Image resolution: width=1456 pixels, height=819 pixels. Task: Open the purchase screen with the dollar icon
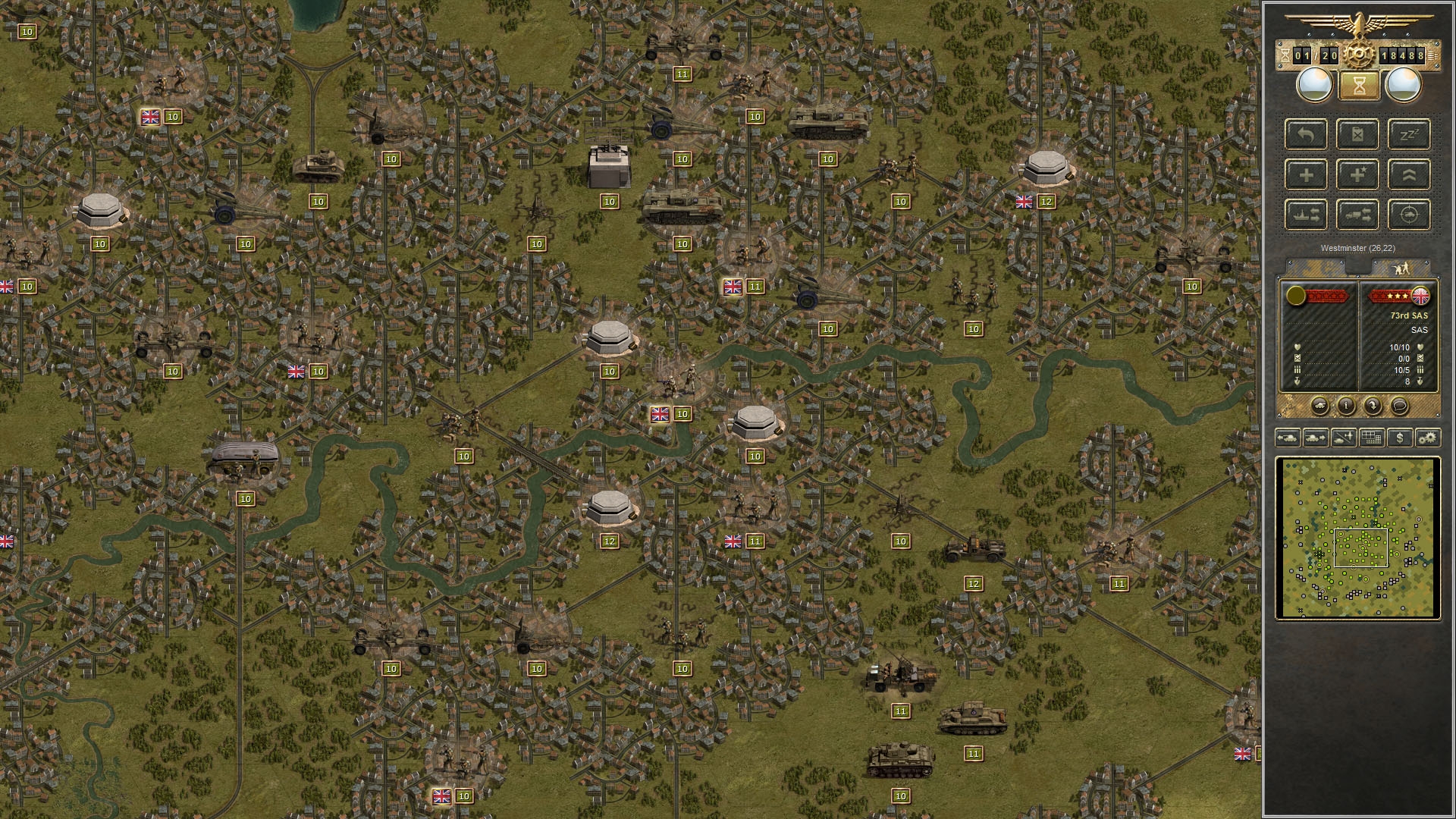1399,438
